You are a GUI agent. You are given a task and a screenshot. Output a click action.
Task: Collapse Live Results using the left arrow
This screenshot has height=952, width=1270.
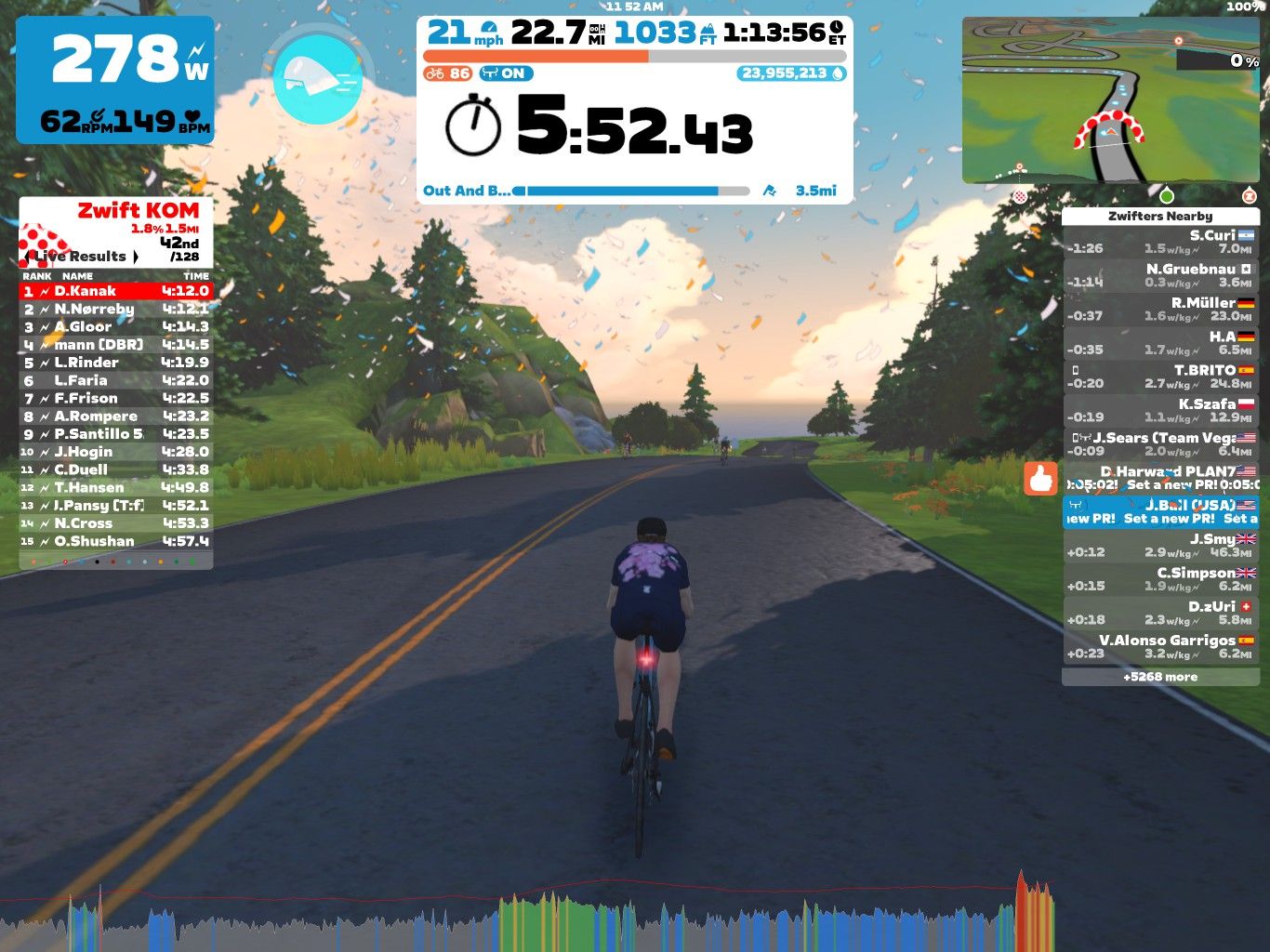pyautogui.click(x=26, y=258)
